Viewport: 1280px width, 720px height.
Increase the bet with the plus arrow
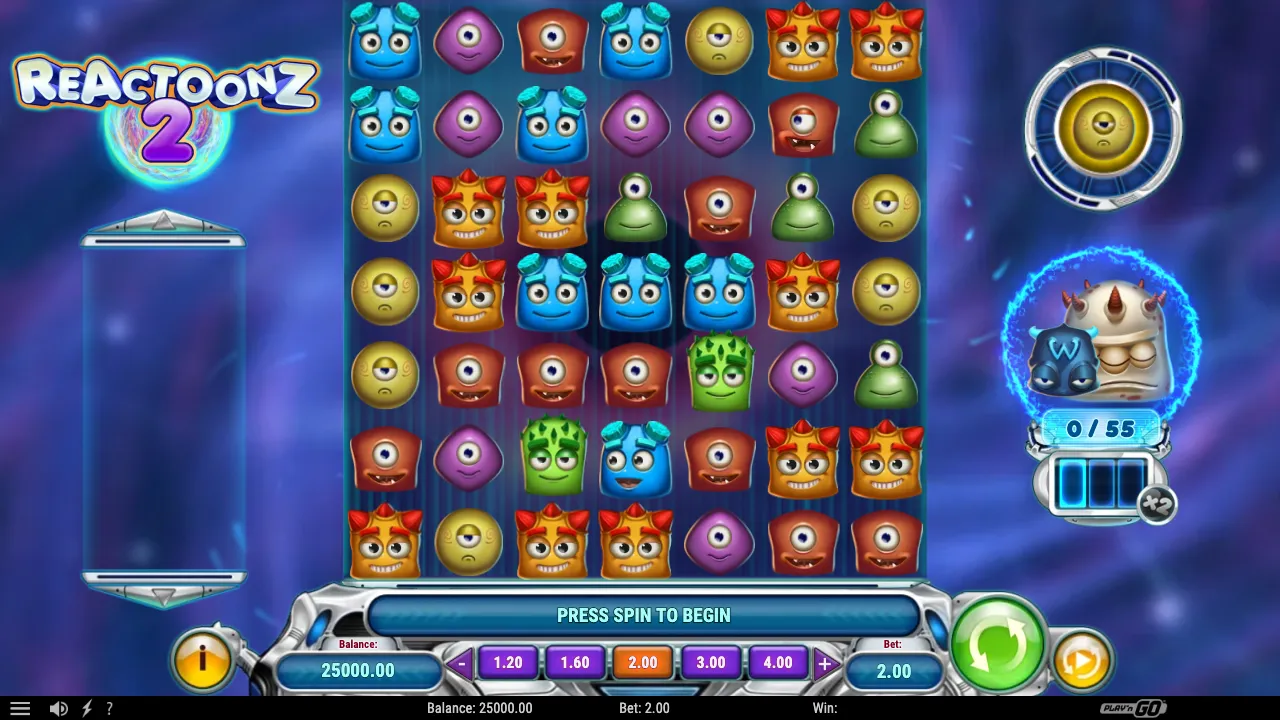click(x=825, y=663)
